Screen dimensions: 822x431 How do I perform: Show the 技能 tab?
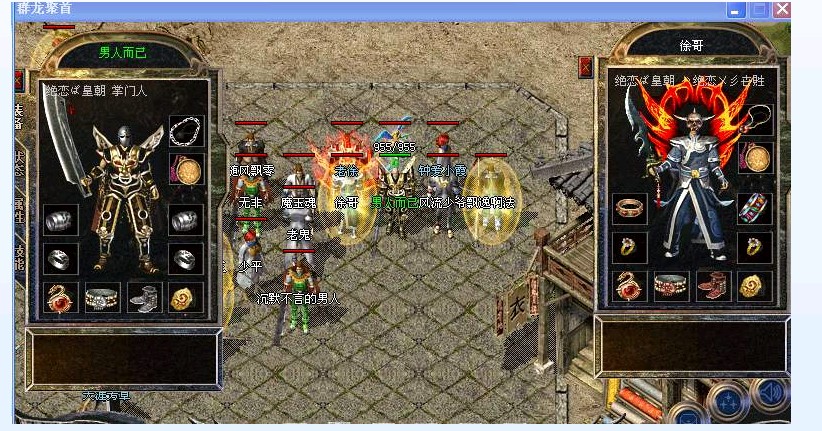(19, 254)
